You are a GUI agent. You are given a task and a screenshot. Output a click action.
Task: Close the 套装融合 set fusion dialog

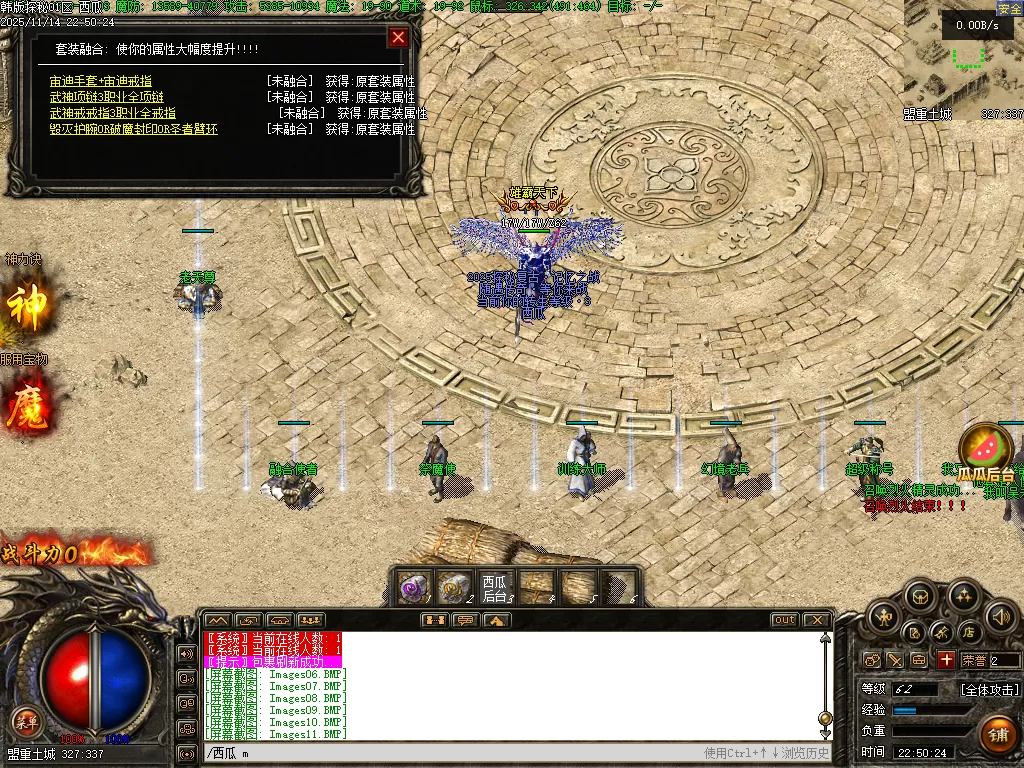point(398,38)
